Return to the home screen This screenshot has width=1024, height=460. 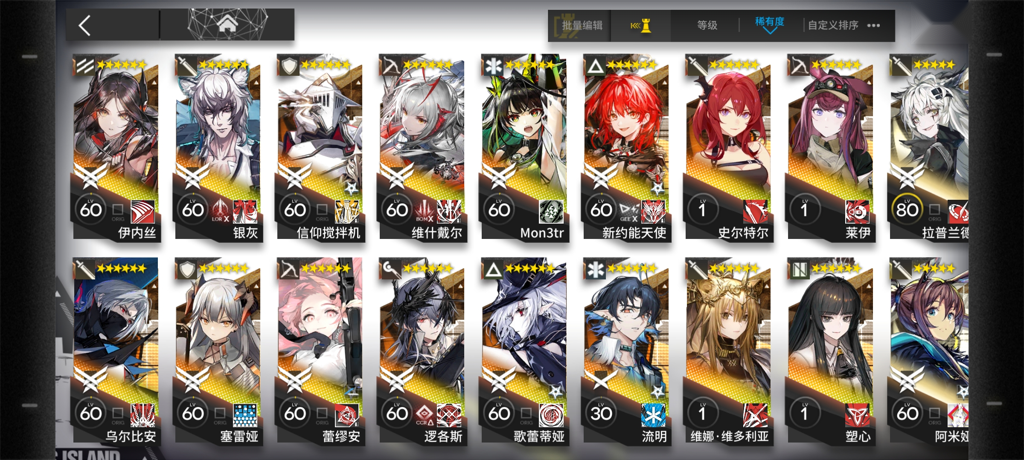226,25
